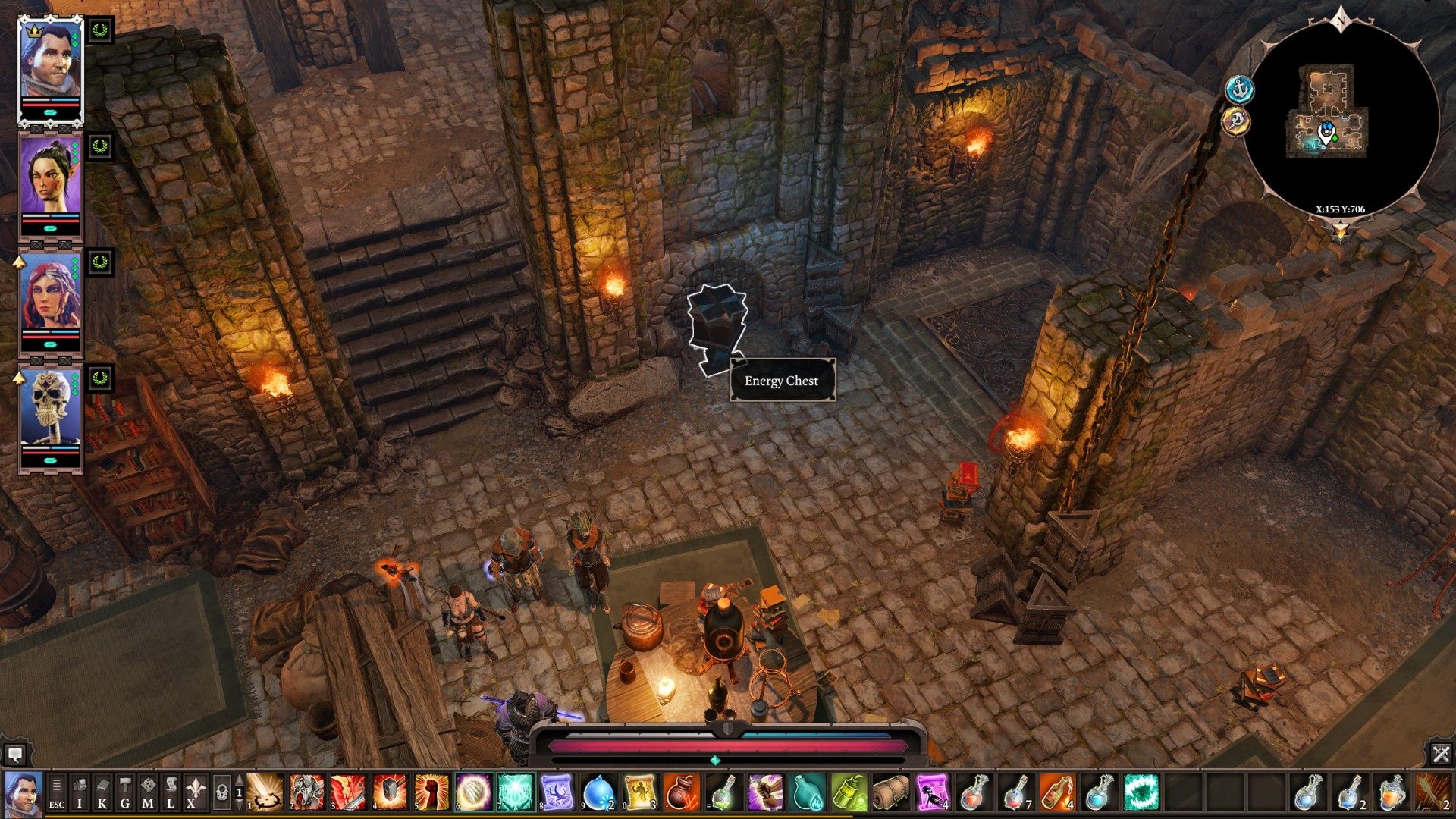Use the blue water balloon item
The image size is (1456, 819).
[x=599, y=792]
